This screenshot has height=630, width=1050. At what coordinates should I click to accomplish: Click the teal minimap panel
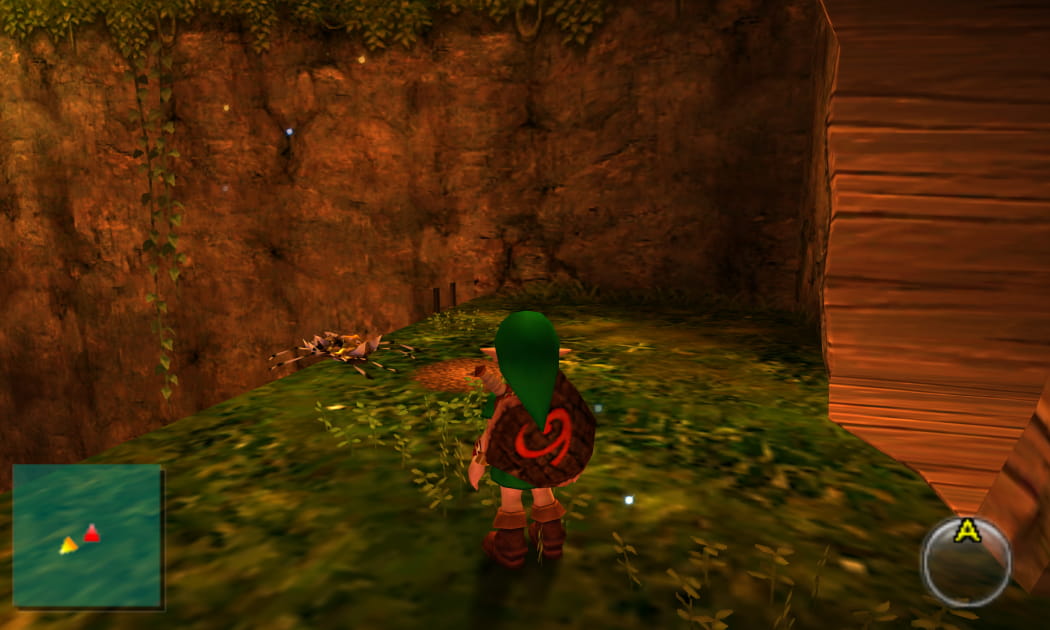point(87,535)
